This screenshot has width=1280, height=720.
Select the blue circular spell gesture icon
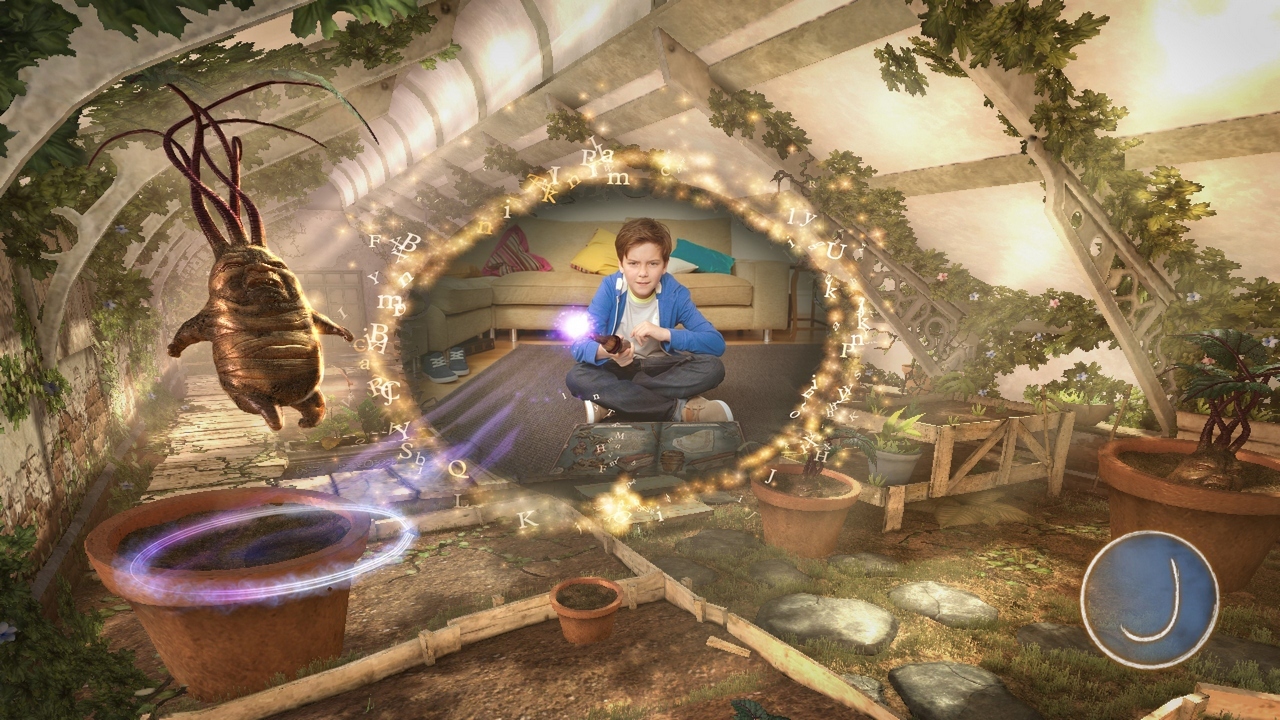(1149, 599)
